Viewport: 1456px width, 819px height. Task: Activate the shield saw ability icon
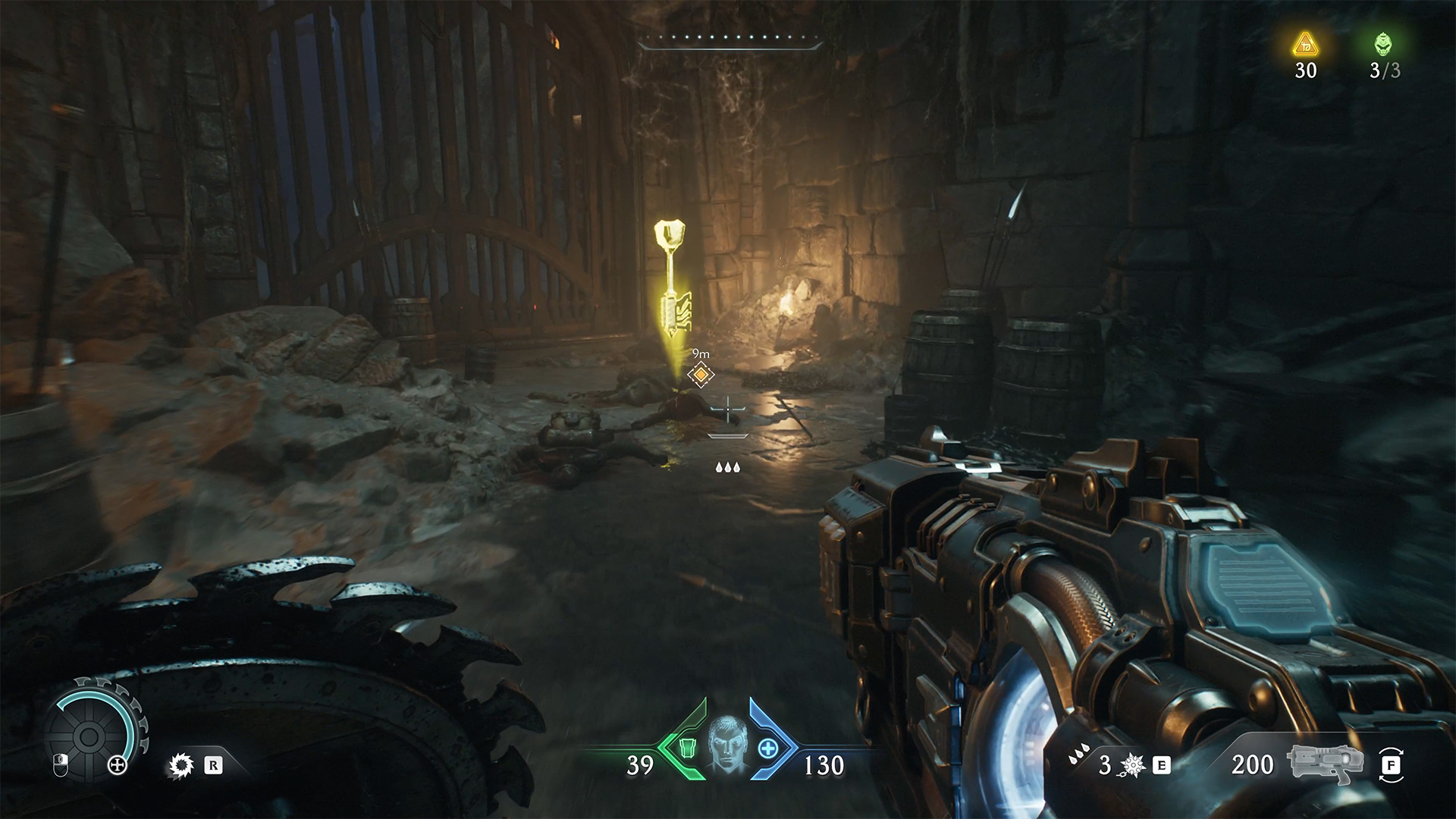181,766
